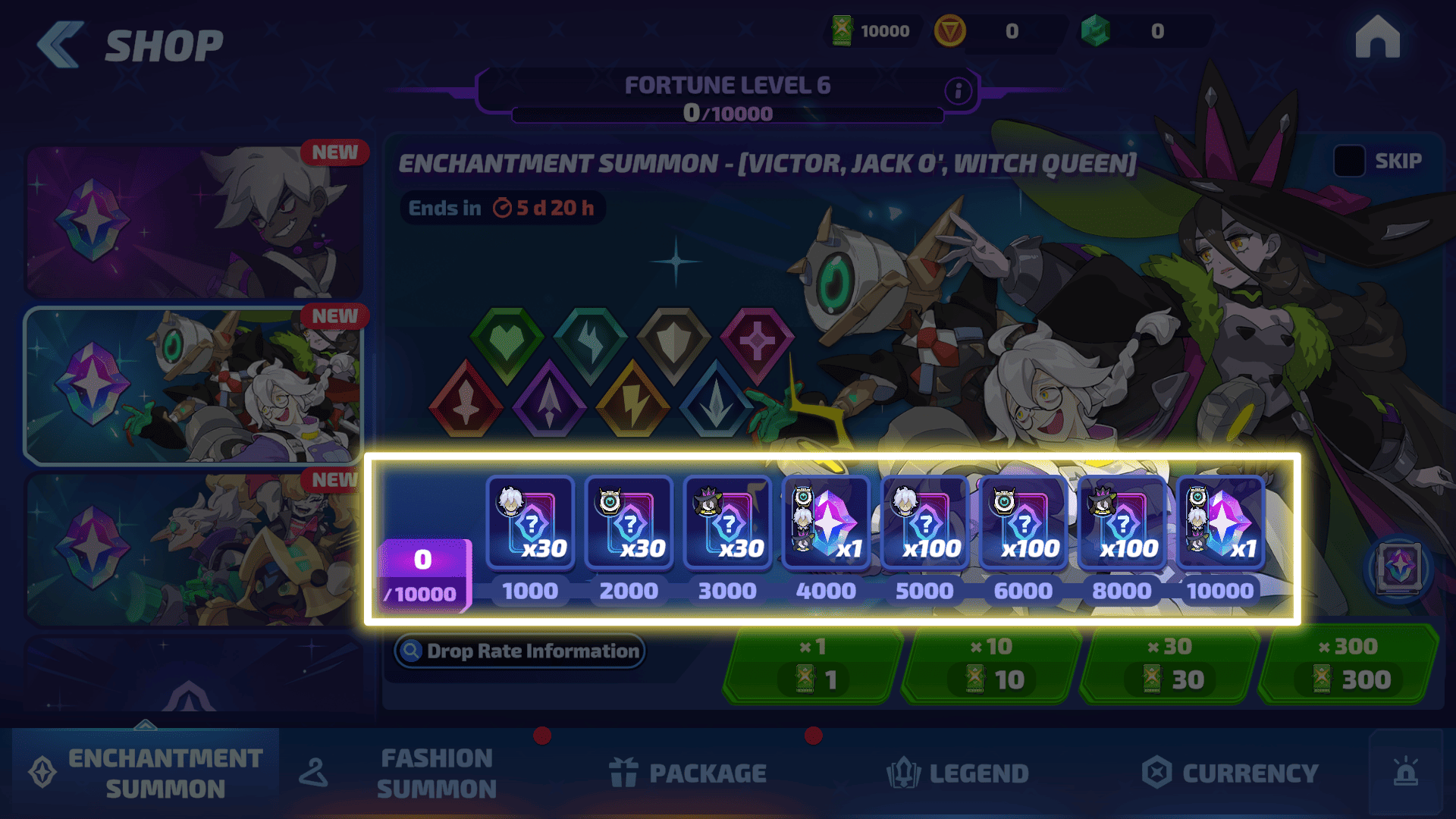The height and width of the screenshot is (819, 1456).
Task: Summon x10 for 10 tickets
Action: 991,665
